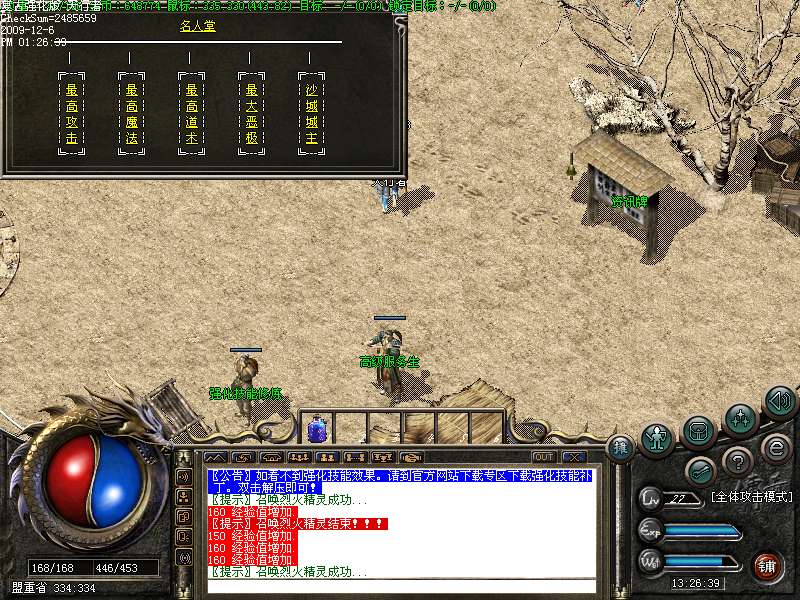This screenshot has height=600, width=800.
Task: Open the 沙城城主 entry
Action: coord(311,115)
